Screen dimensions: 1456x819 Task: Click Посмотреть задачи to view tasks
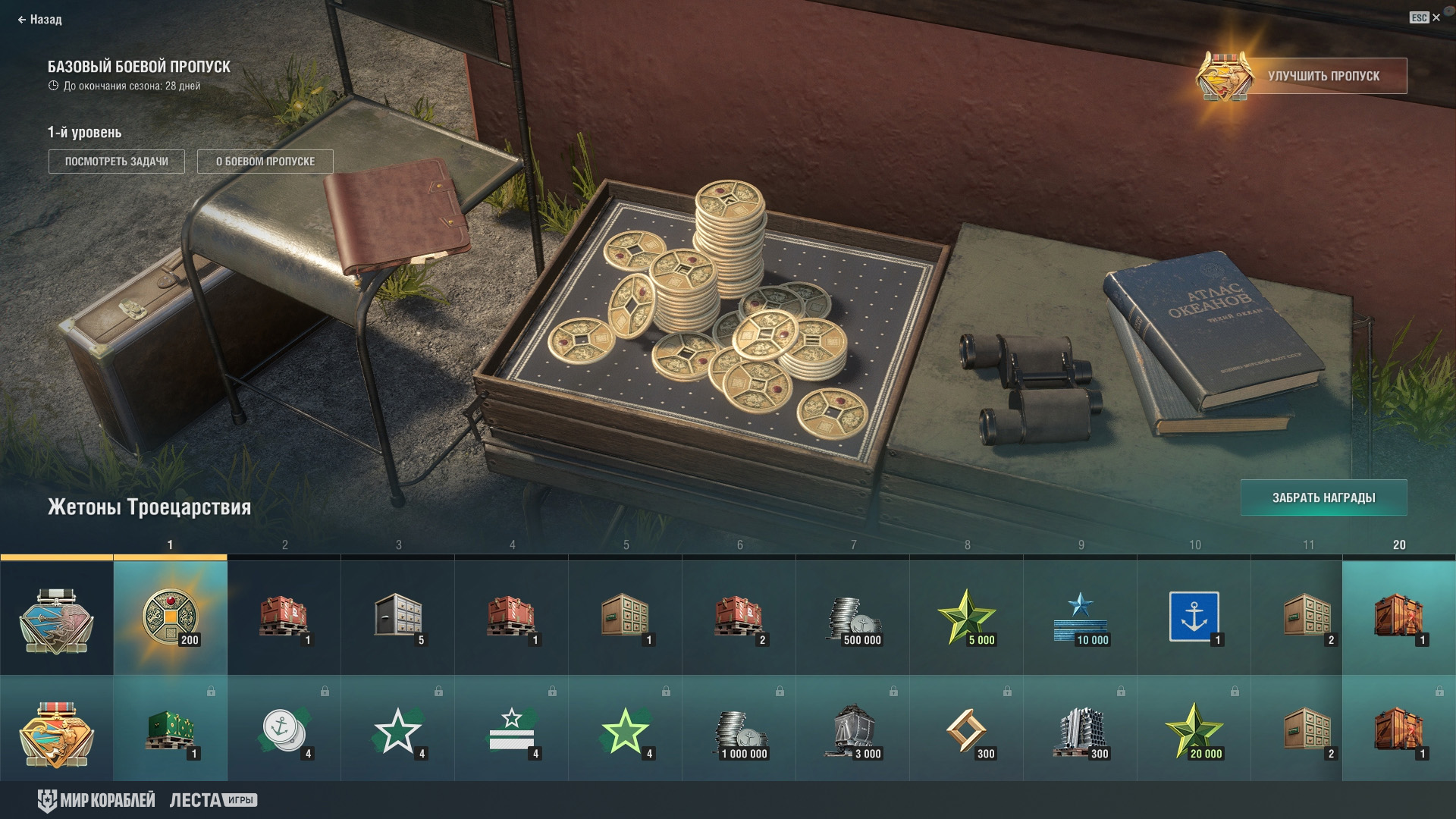117,162
